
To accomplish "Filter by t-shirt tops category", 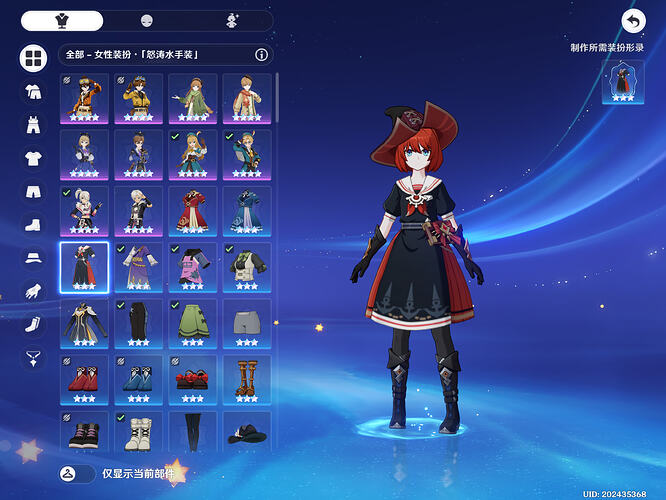I will click(34, 158).
